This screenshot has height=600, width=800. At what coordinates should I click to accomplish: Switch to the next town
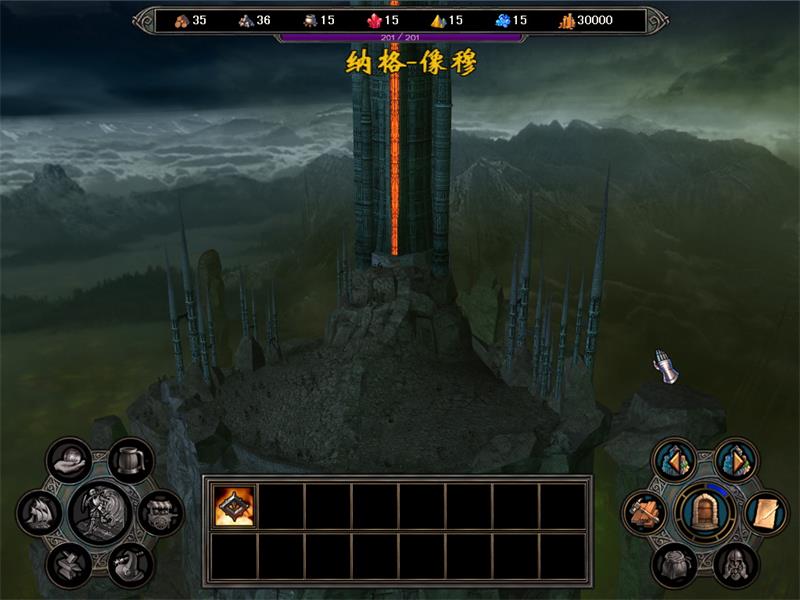click(x=736, y=461)
